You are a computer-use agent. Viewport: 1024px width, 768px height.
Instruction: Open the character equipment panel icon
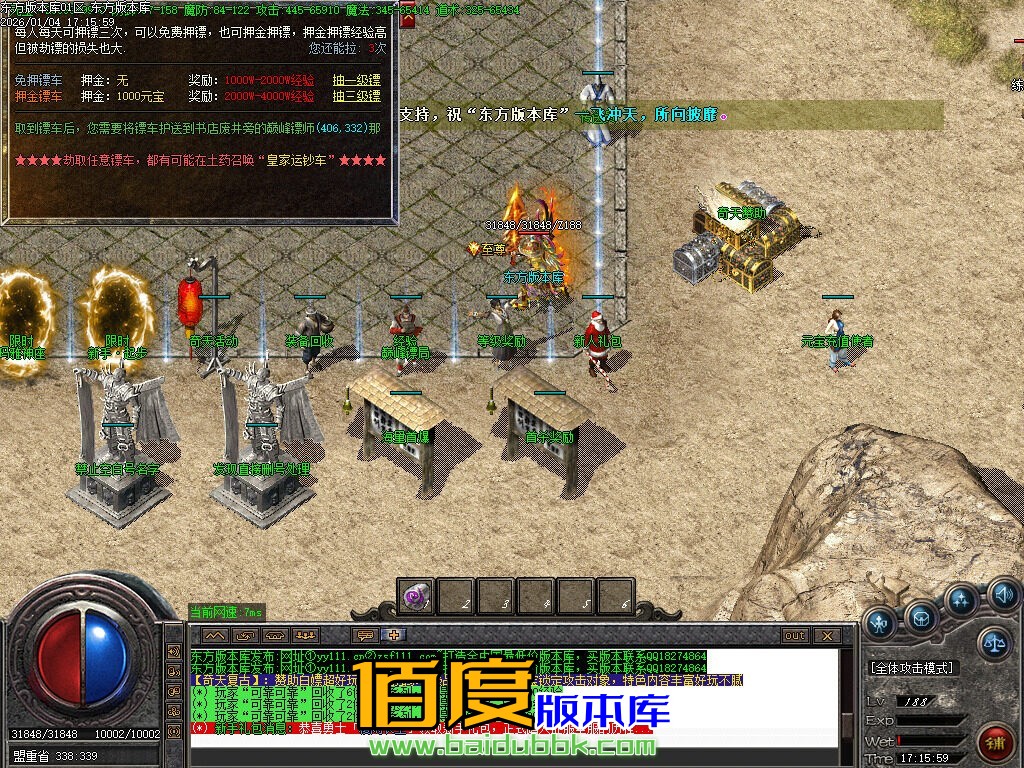[880, 623]
